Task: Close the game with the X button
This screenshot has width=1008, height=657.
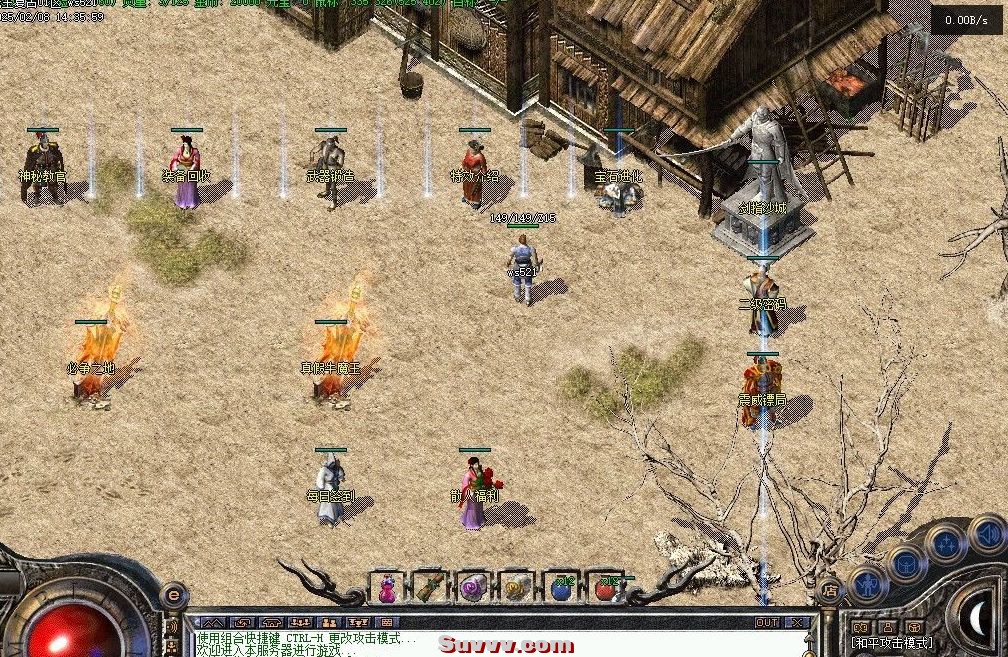Action: point(796,622)
